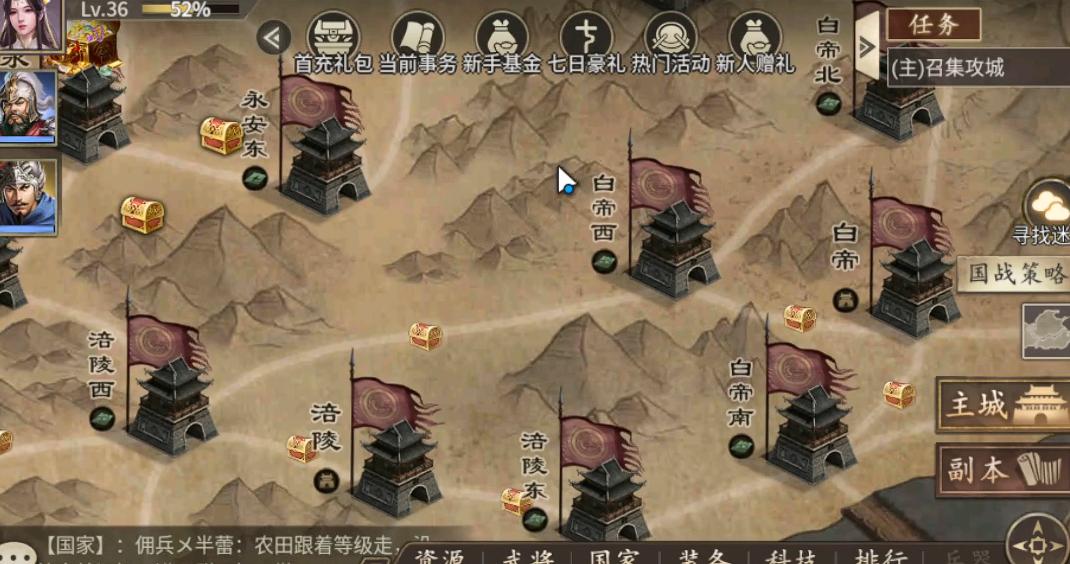Open the 资源 resources menu tab

click(x=440, y=557)
